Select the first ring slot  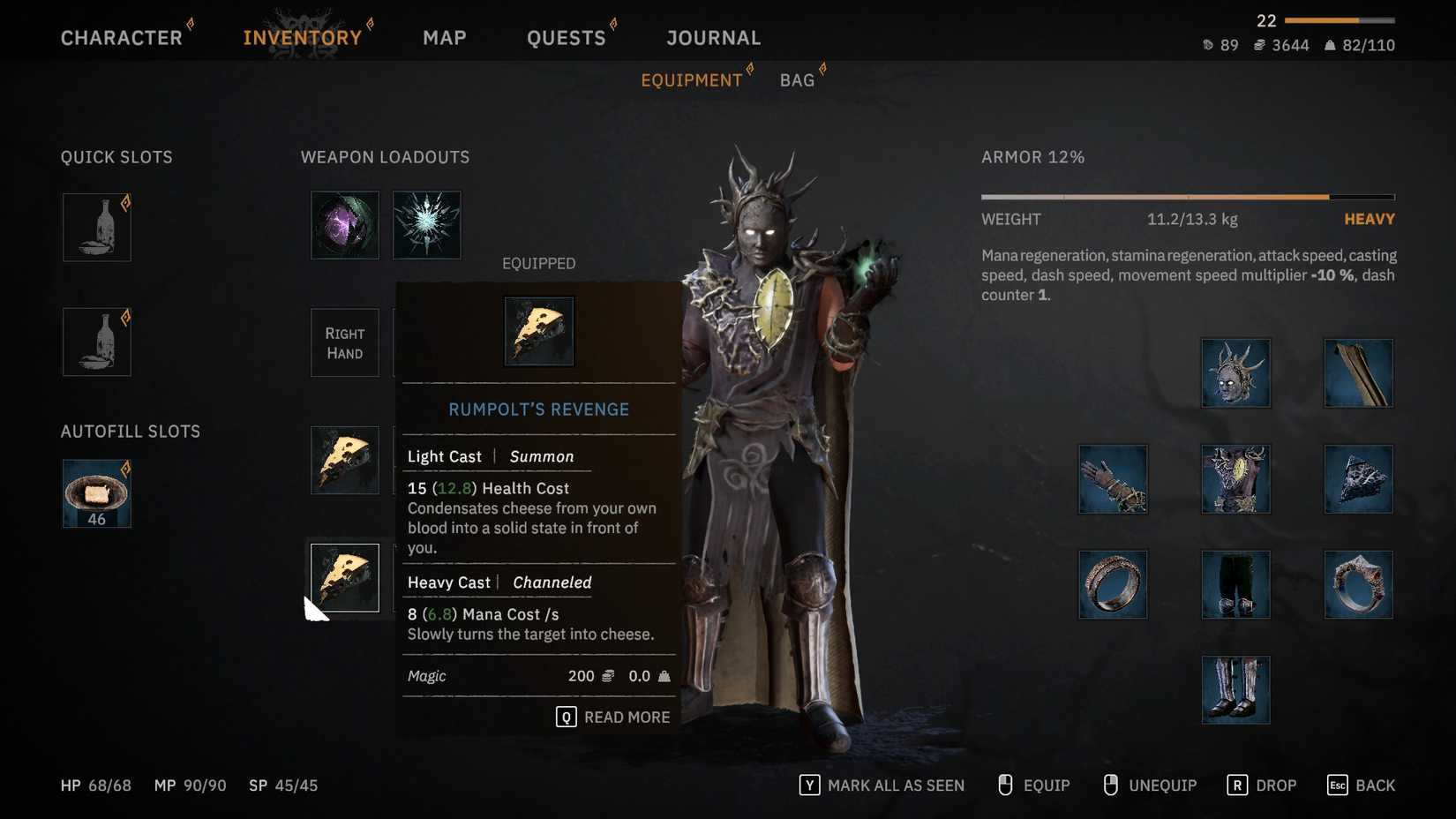point(1113,584)
